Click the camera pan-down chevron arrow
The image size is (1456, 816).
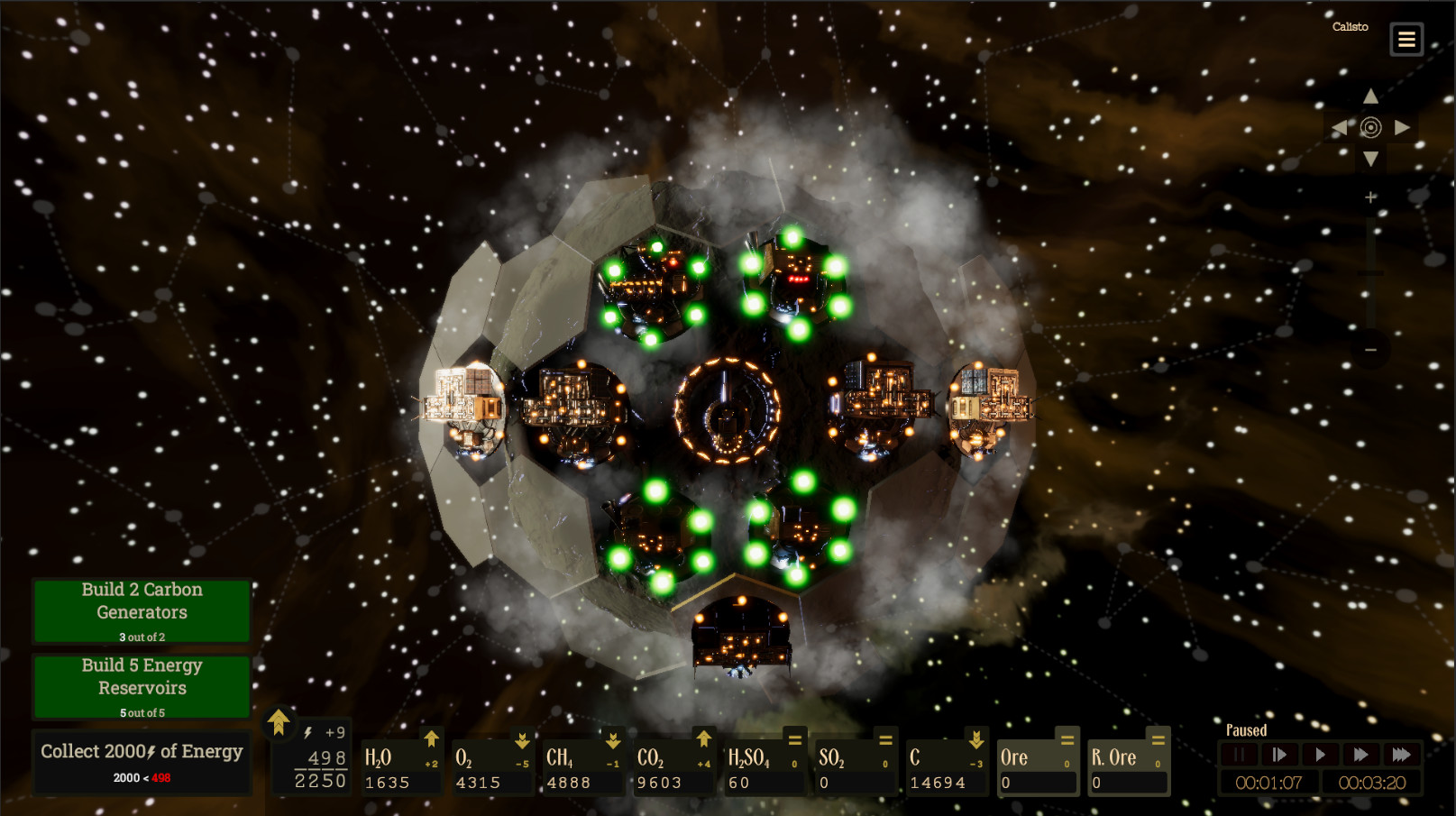[1370, 160]
